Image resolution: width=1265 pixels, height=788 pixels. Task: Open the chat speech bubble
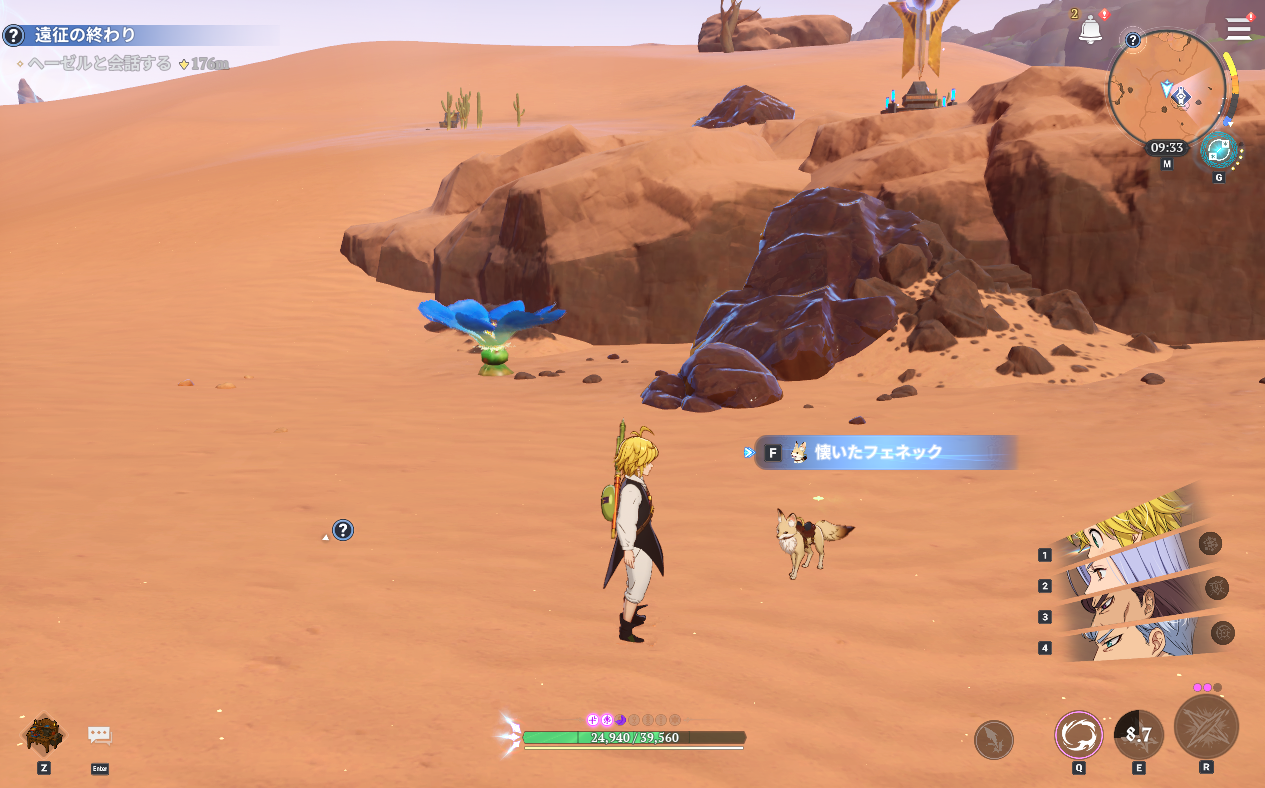click(99, 736)
